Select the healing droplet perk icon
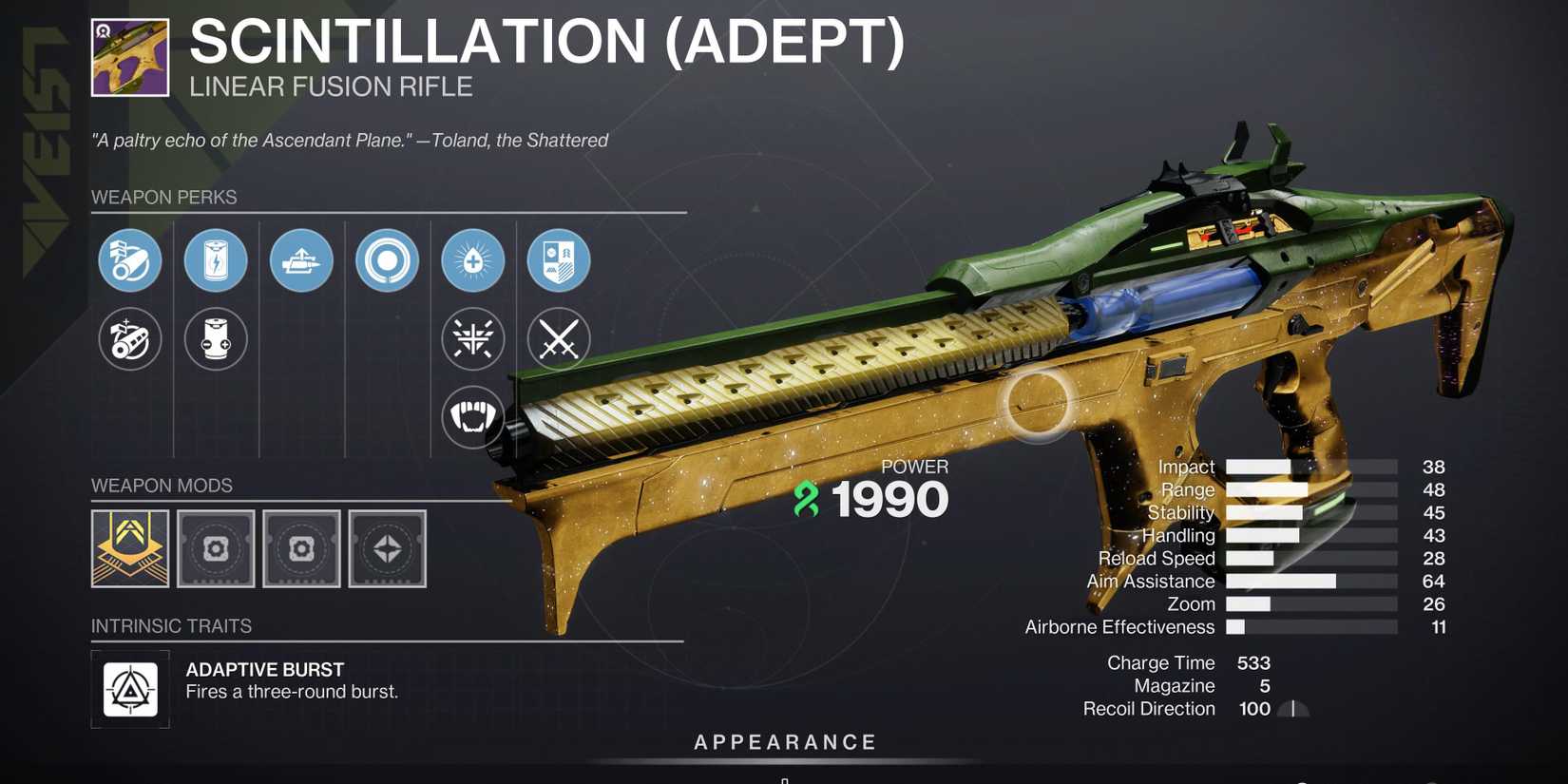Viewport: 1568px width, 784px height. click(472, 260)
